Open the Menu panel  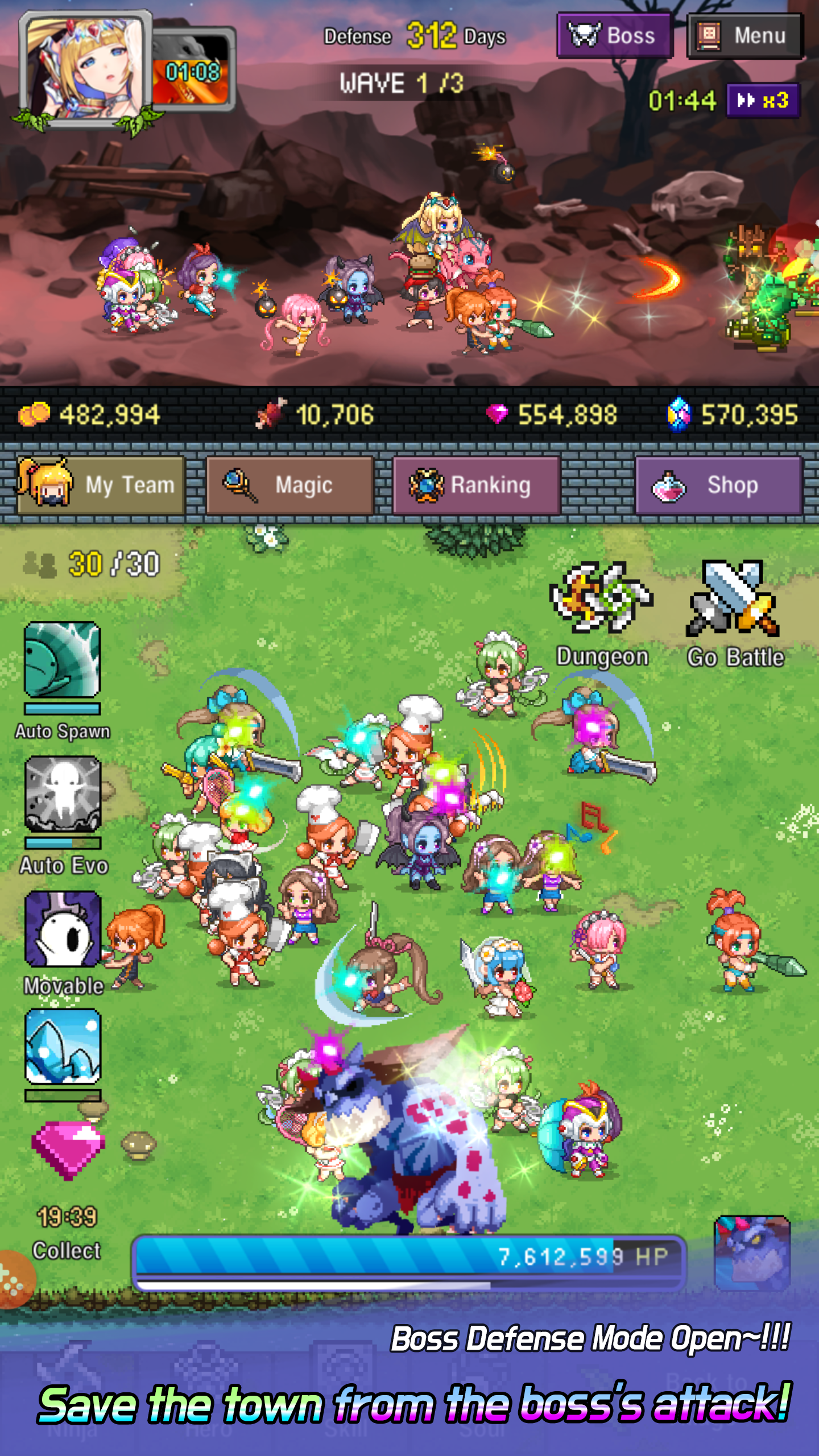point(744,36)
